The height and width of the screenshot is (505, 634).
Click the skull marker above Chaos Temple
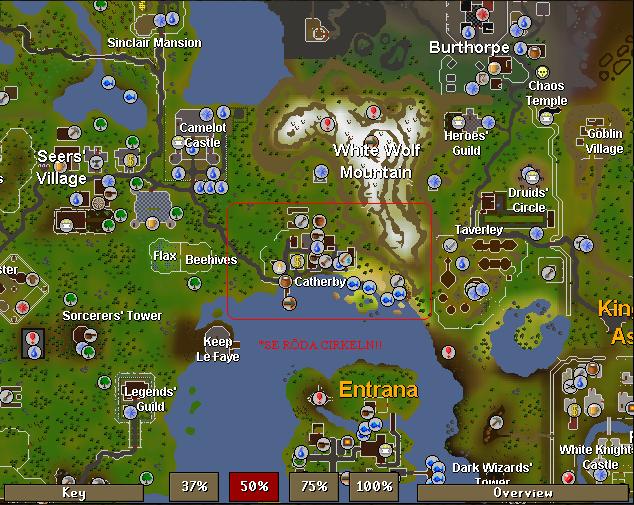click(x=543, y=73)
